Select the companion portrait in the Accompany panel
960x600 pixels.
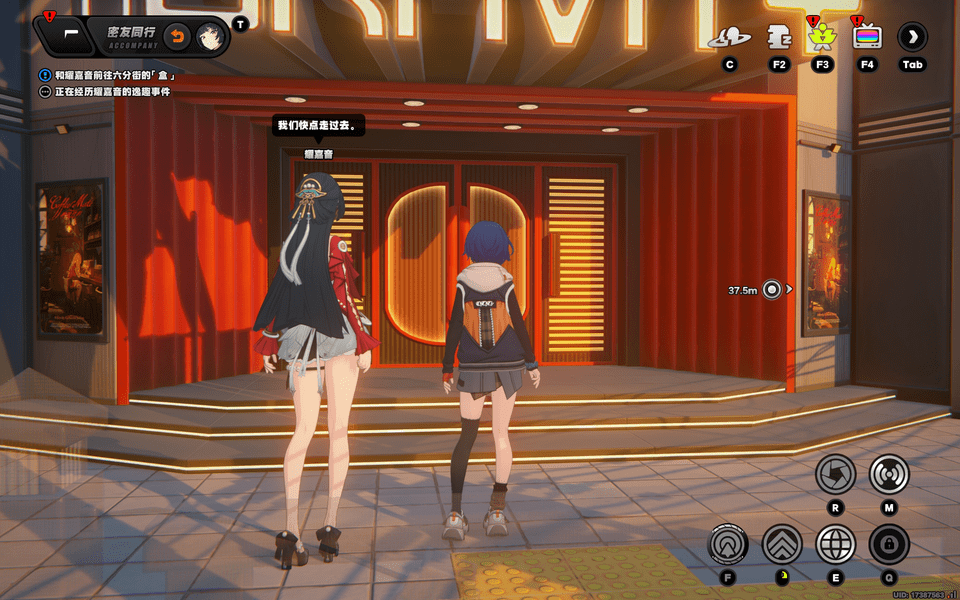point(209,37)
